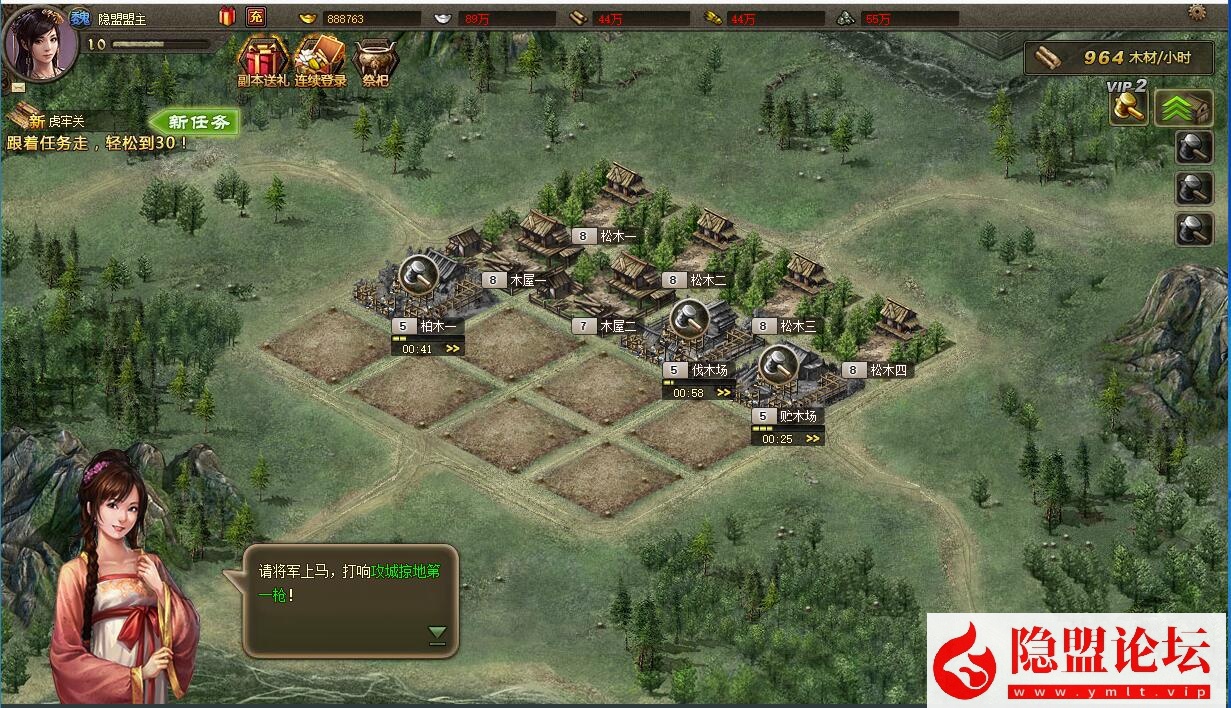Open the small gift box icon beside 充
1231x708 pixels.
[x=227, y=16]
